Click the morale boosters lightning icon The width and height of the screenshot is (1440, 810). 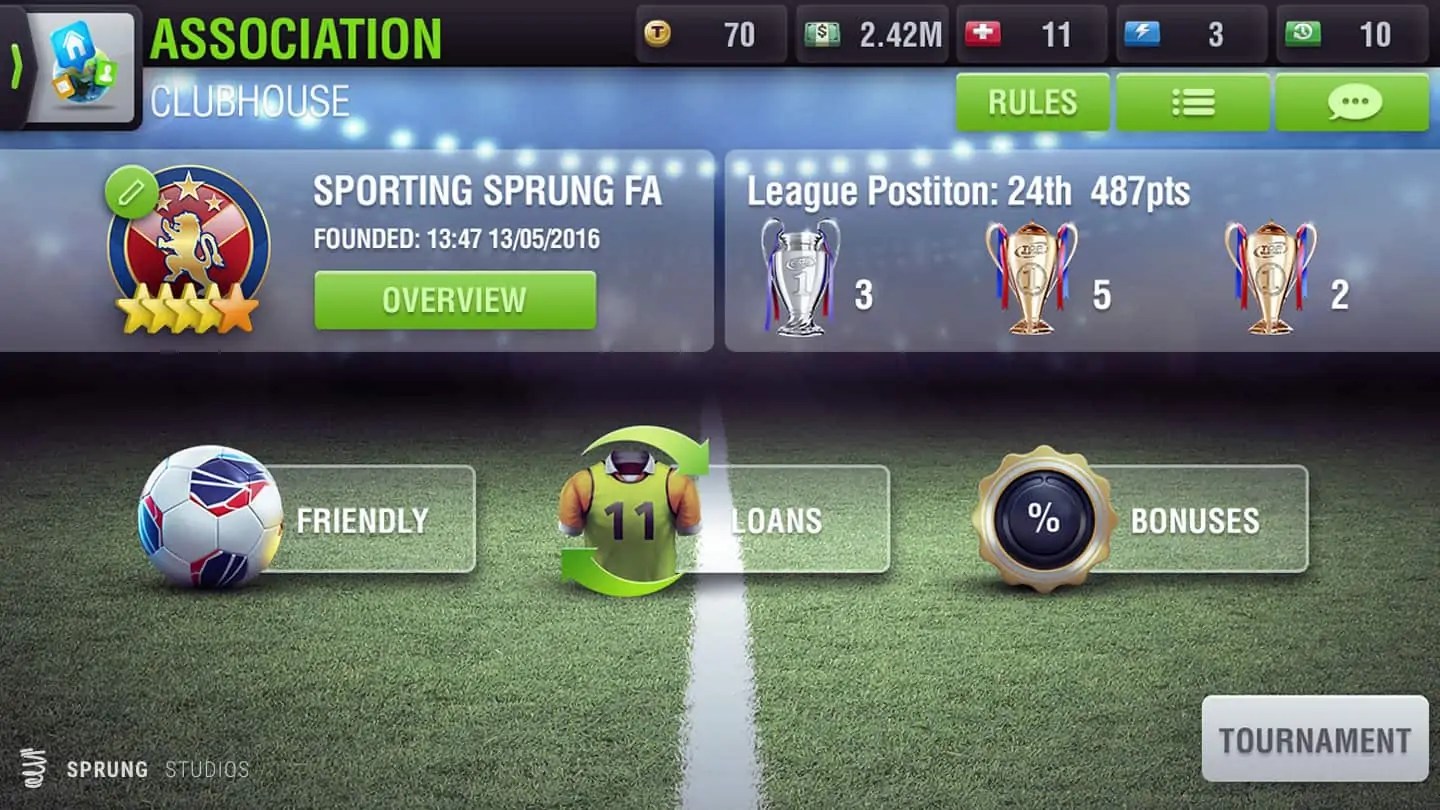click(x=1185, y=35)
